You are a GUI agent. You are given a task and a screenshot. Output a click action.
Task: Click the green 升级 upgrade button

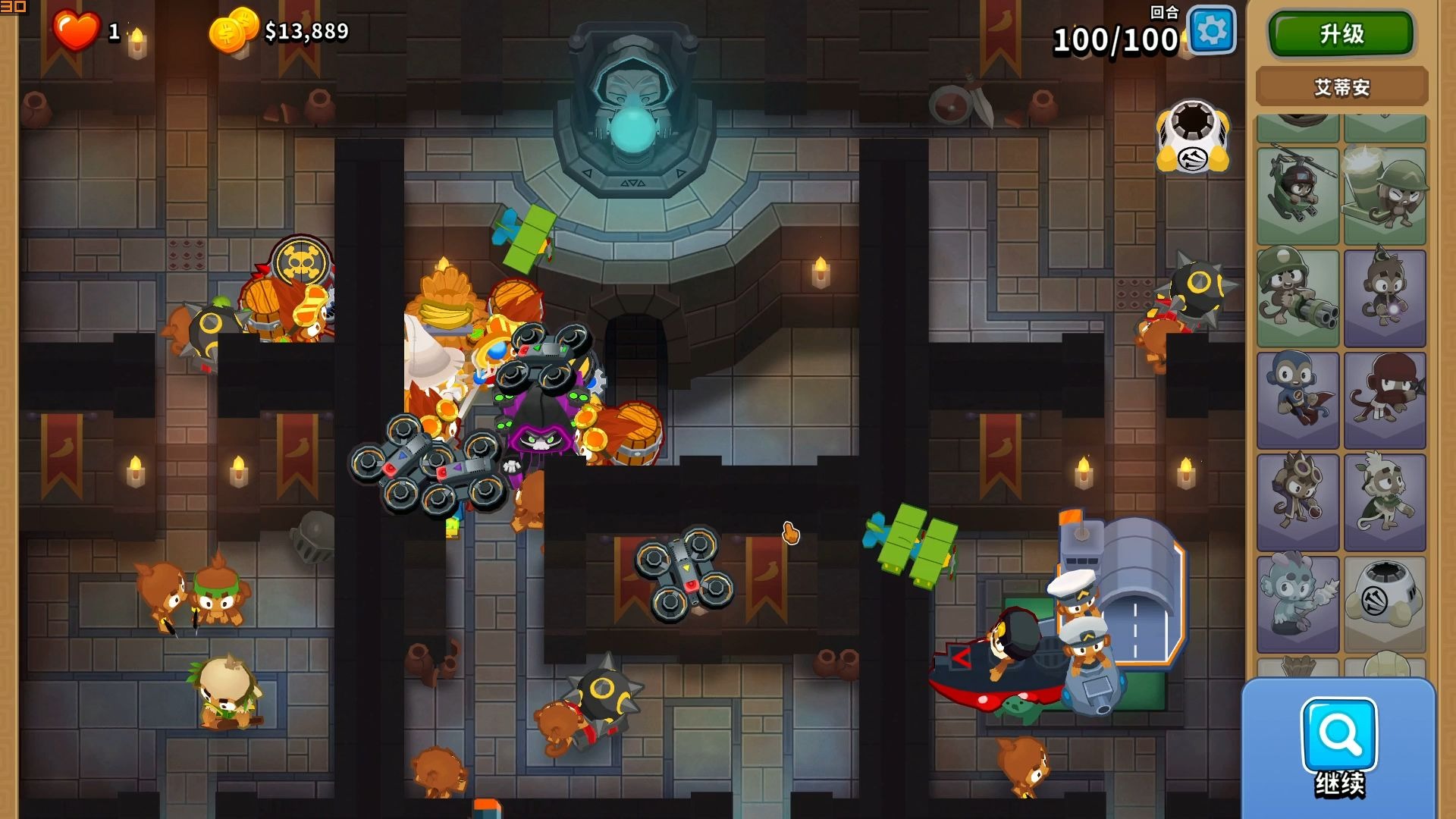(x=1341, y=34)
